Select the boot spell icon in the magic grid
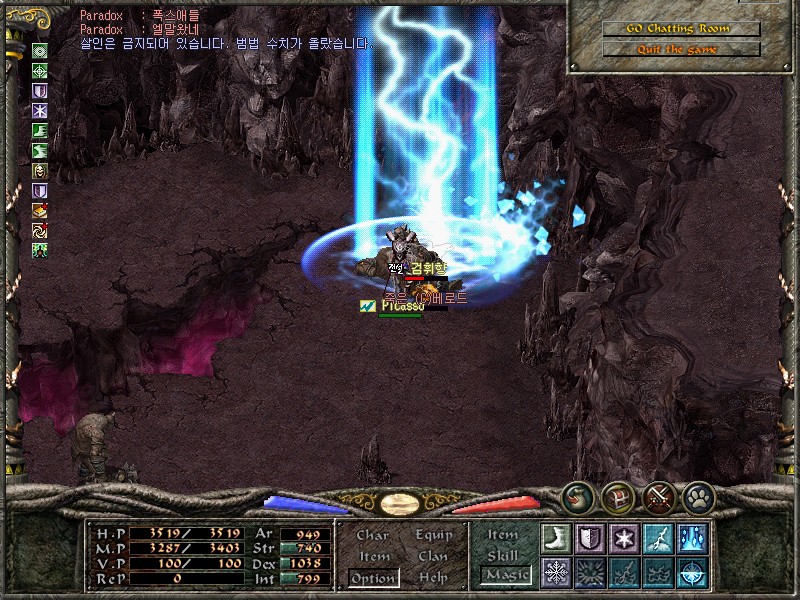This screenshot has height=600, width=800. 556,537
